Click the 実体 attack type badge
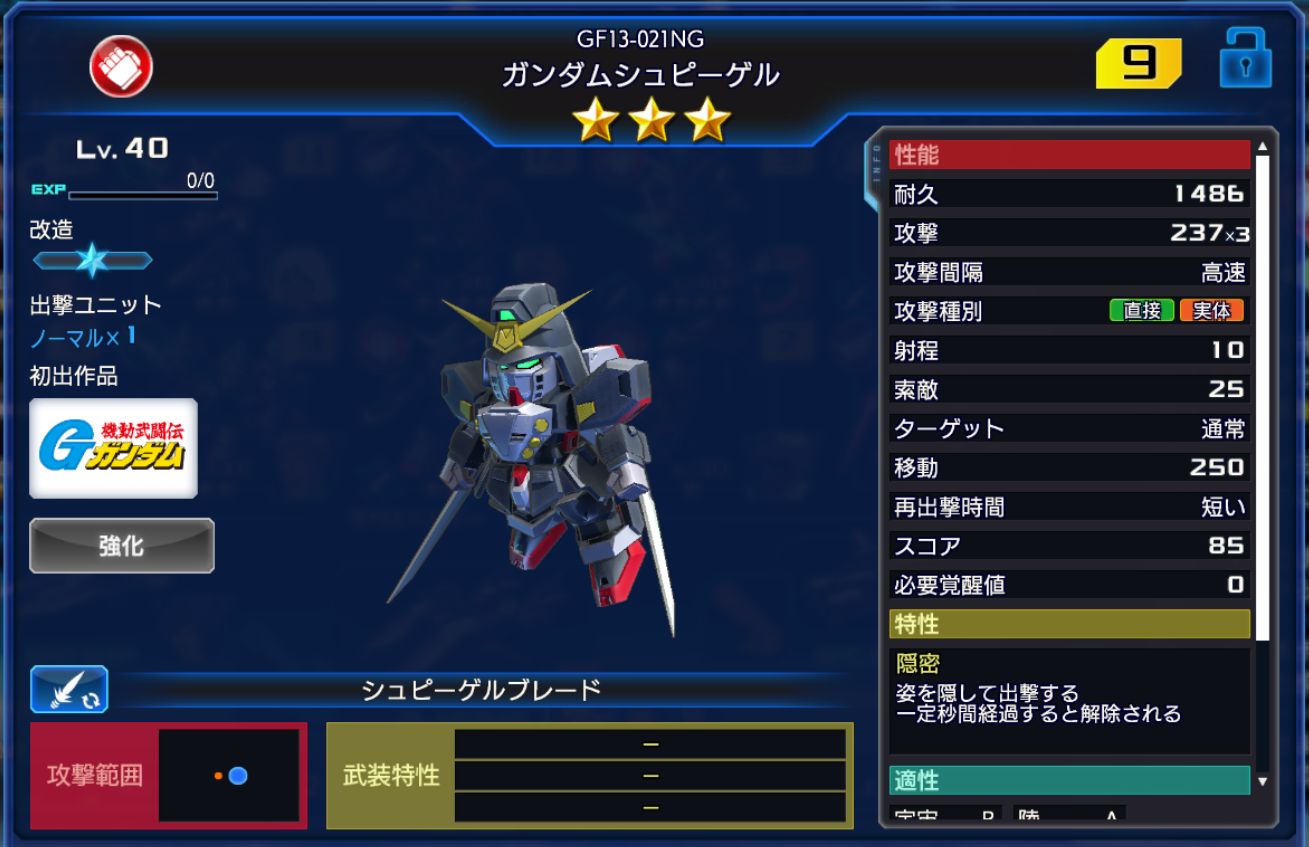Viewport: 1309px width, 847px height. pyautogui.click(x=1211, y=311)
